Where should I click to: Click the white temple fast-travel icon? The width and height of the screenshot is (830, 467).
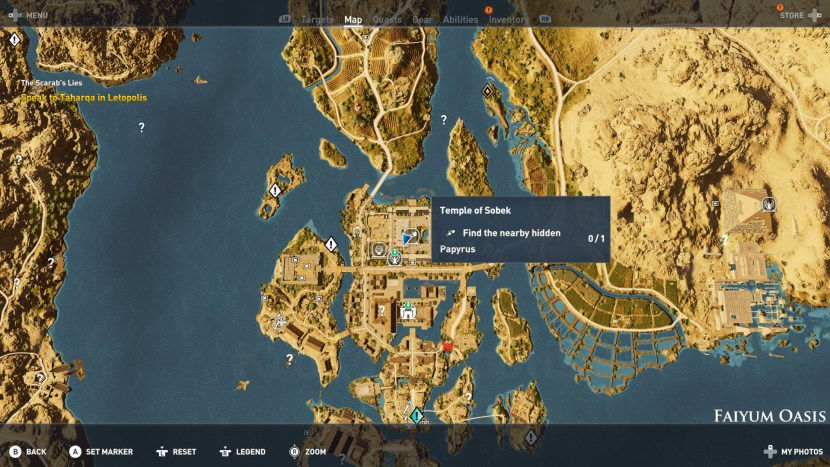point(408,313)
